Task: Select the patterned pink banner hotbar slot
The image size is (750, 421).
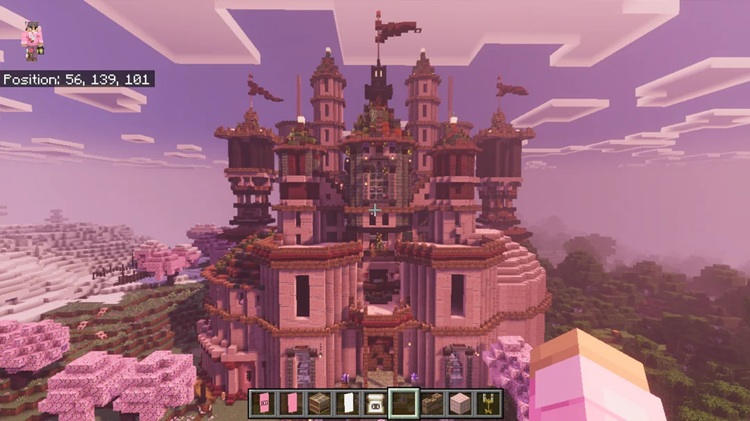Action: (x=264, y=404)
